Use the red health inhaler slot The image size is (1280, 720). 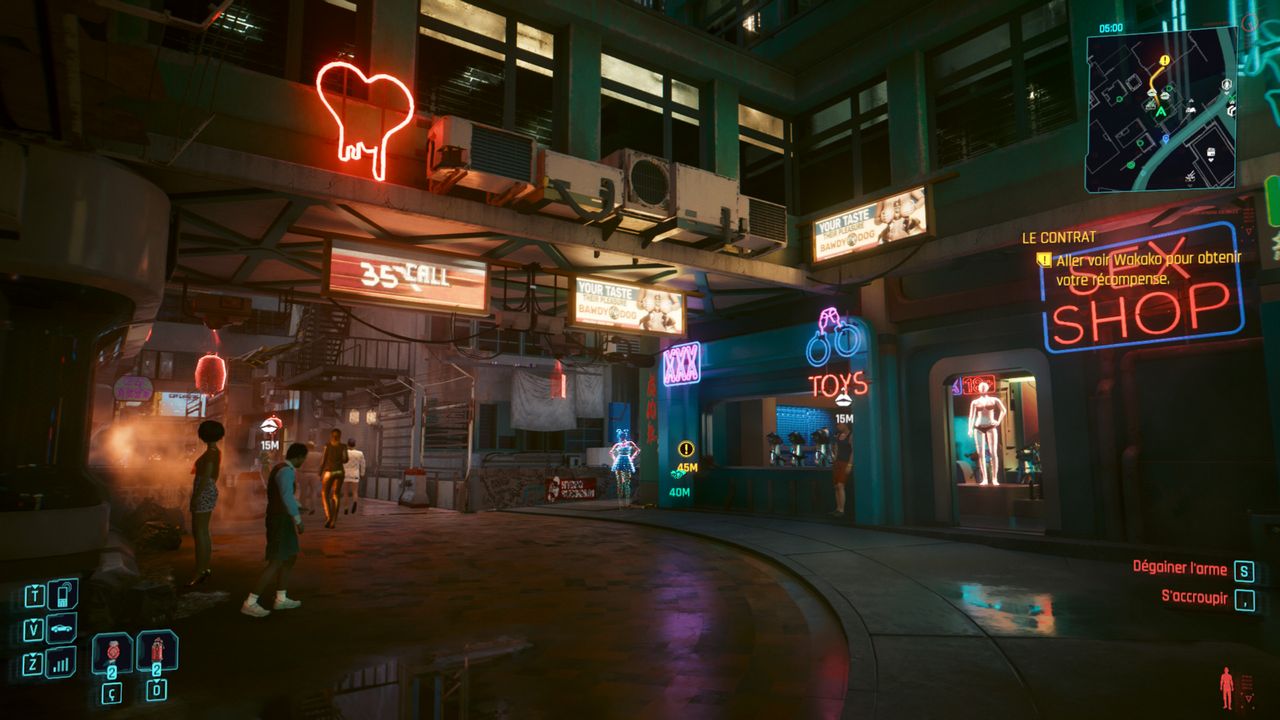point(112,653)
